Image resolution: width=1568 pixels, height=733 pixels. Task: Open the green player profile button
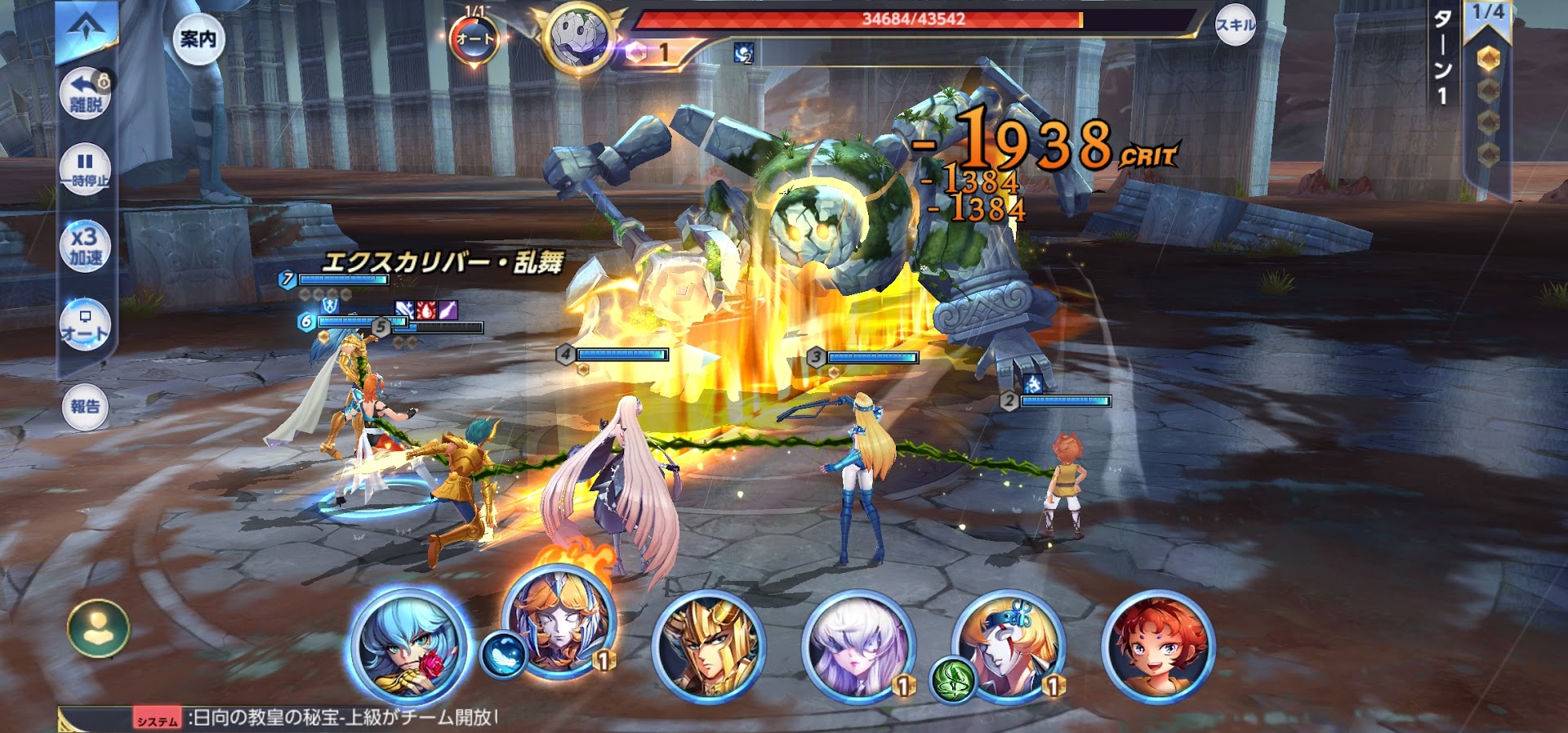click(98, 628)
